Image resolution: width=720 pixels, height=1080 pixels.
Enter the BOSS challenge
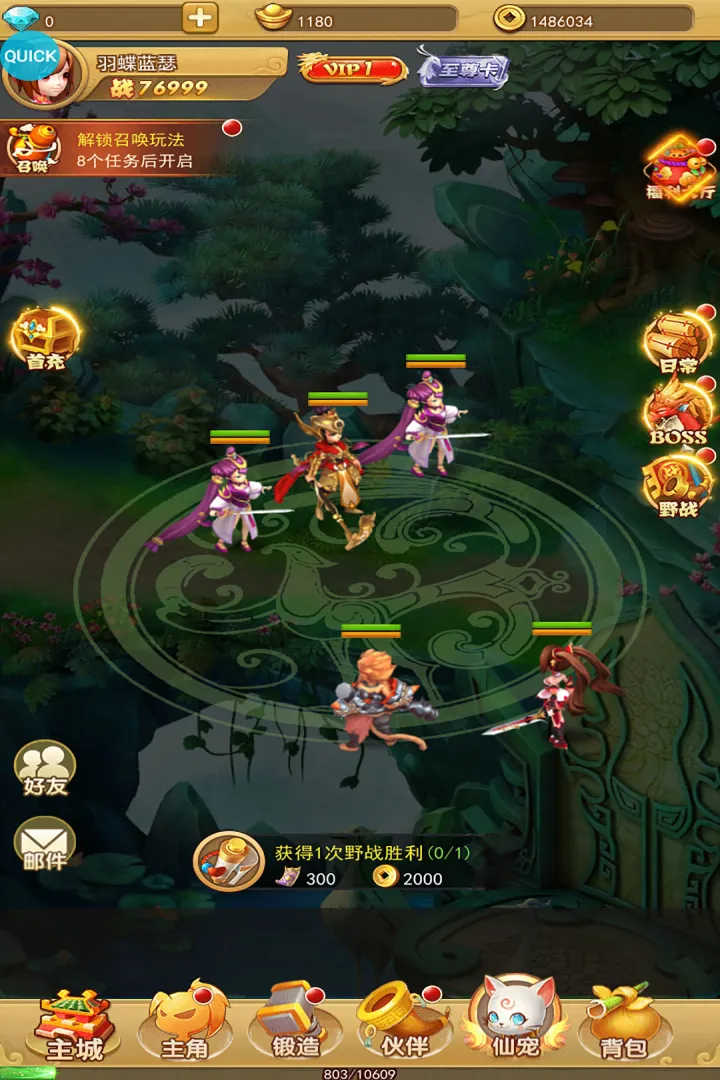point(680,412)
